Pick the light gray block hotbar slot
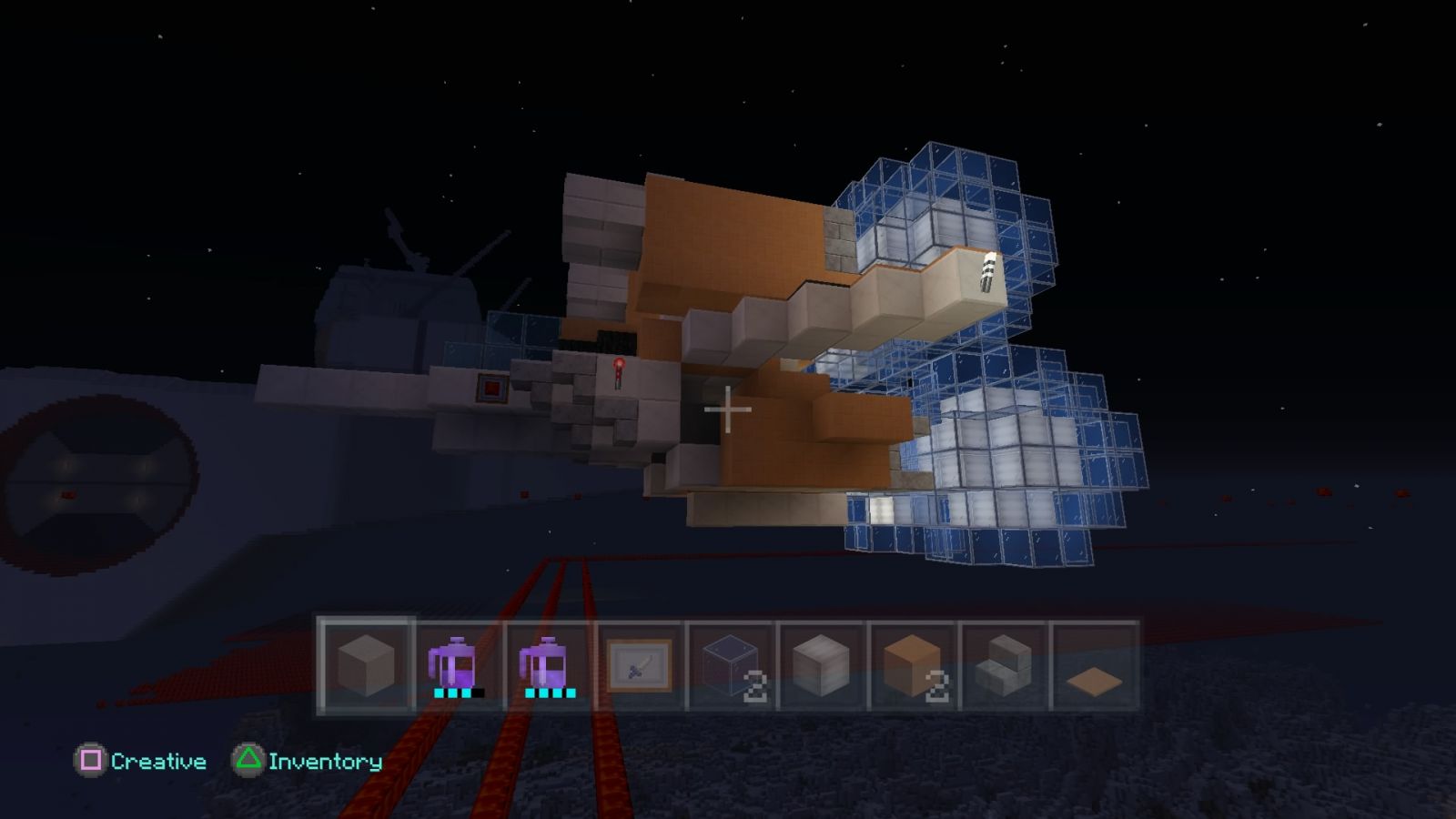 pyautogui.click(x=821, y=665)
